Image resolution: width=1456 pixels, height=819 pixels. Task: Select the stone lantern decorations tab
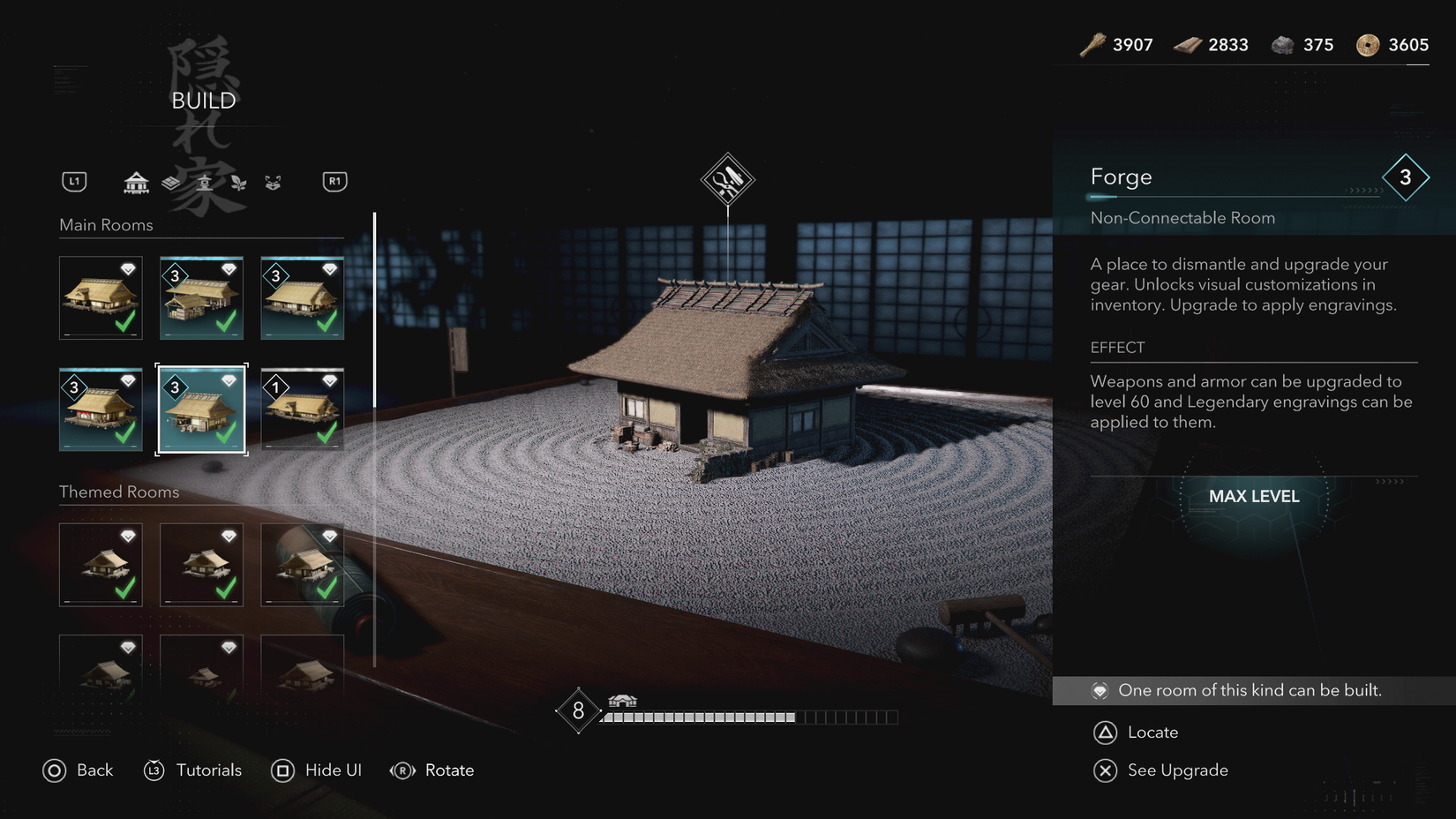coord(205,182)
